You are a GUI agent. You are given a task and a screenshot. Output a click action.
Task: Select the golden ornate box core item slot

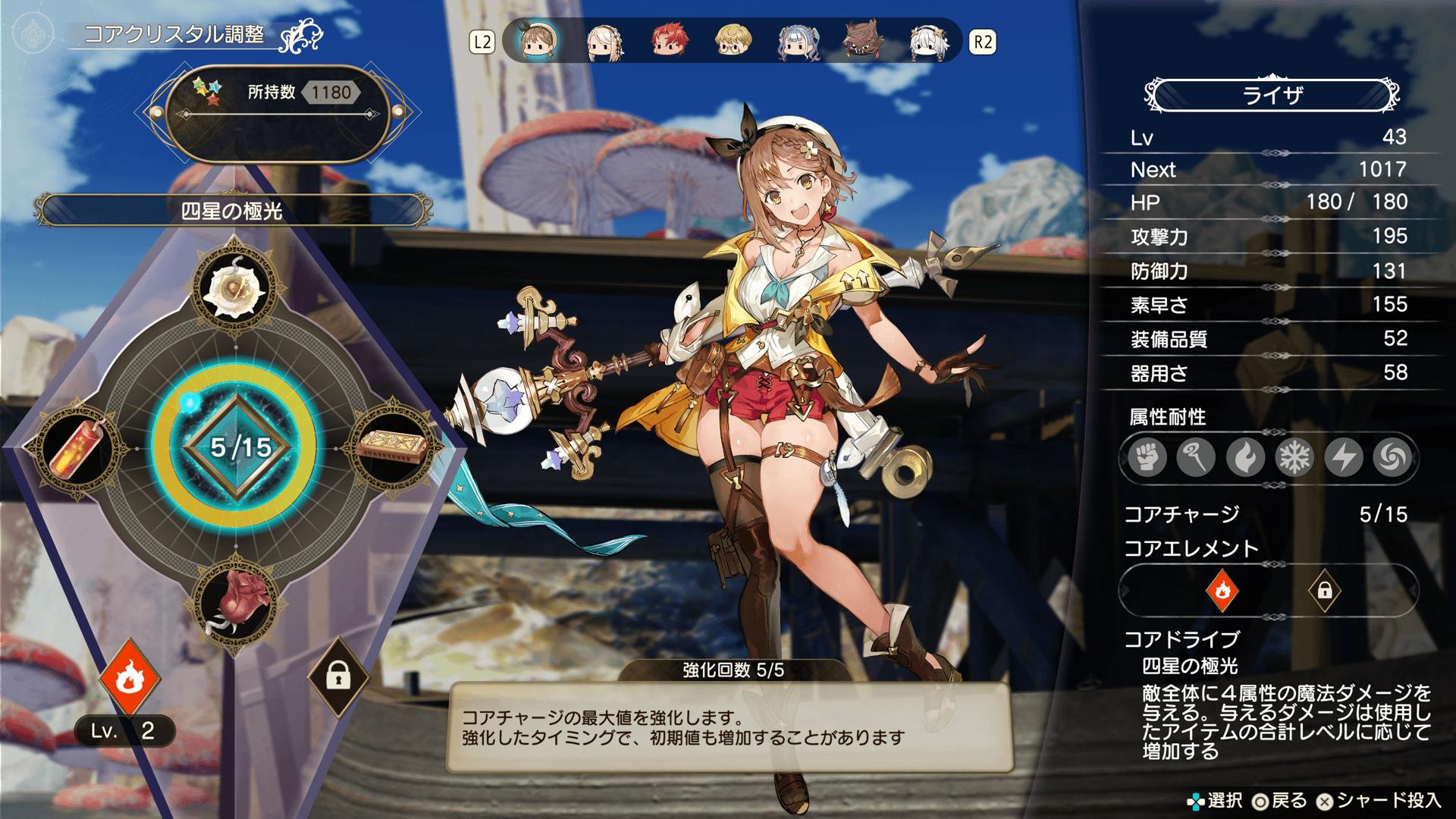pyautogui.click(x=392, y=448)
